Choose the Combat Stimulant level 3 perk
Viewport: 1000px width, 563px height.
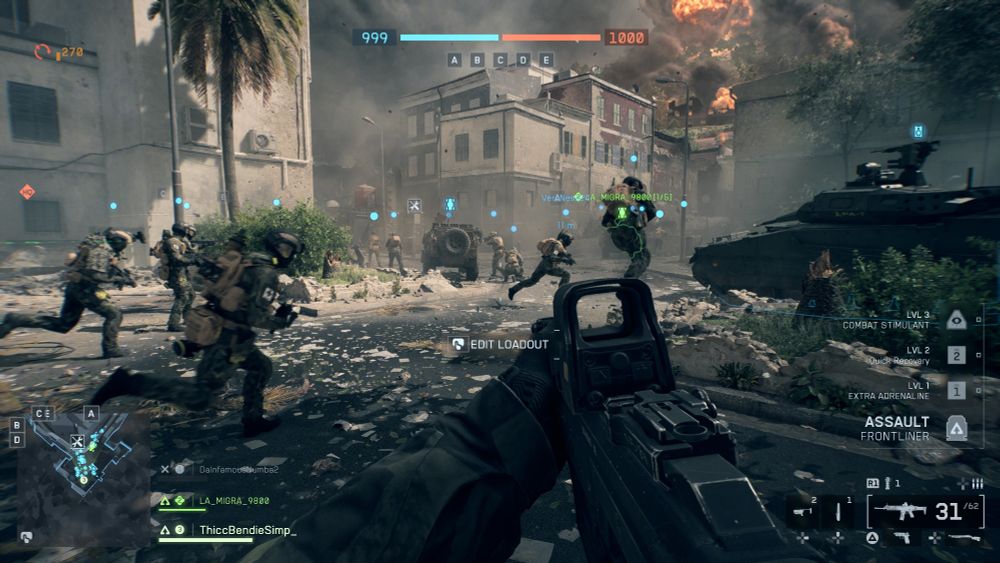tap(957, 320)
